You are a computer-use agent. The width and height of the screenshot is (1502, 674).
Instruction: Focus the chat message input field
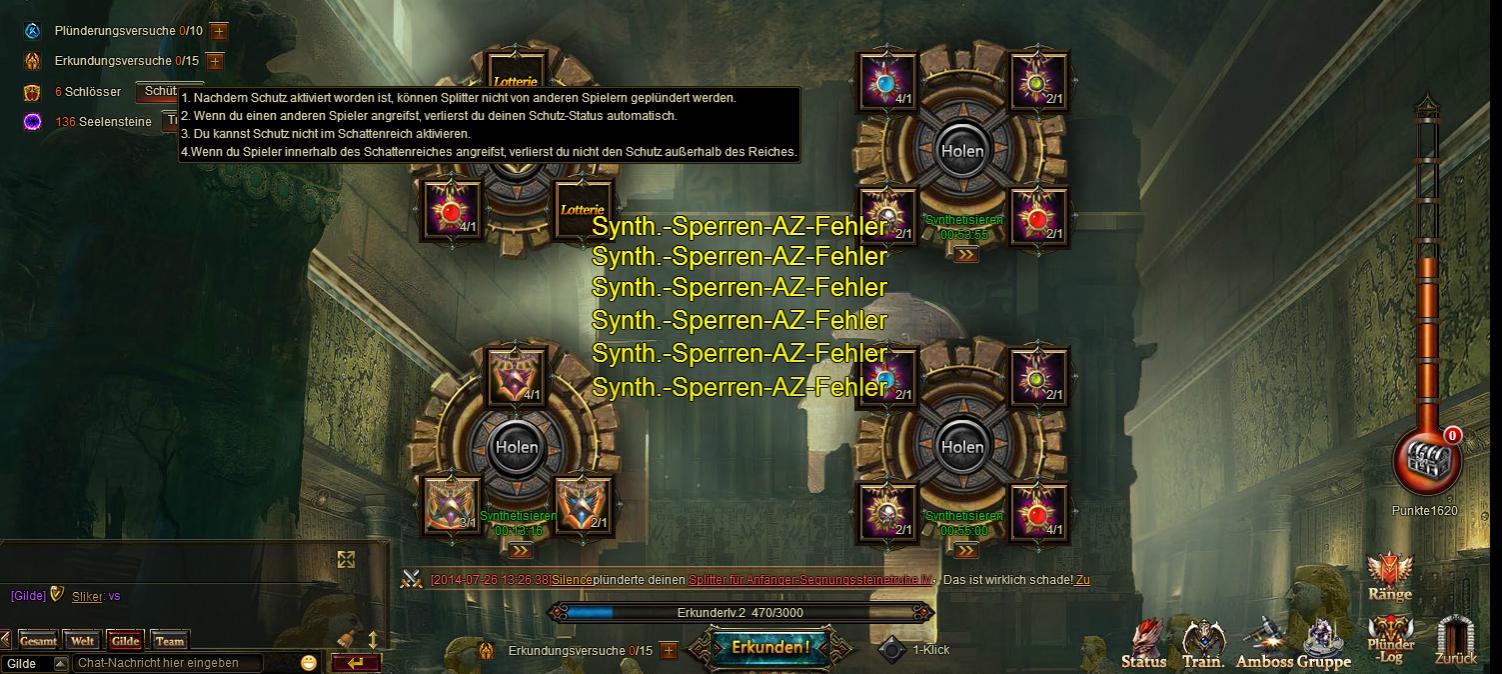tap(168, 663)
